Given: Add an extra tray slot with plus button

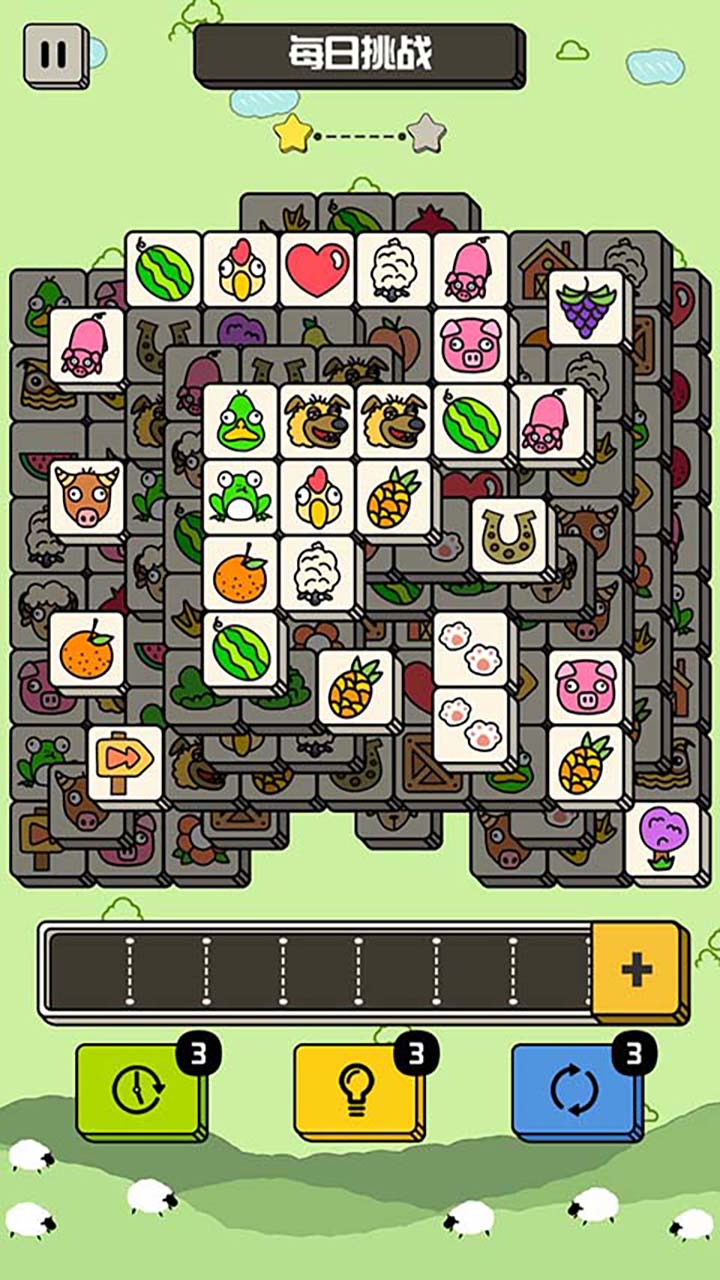Looking at the screenshot, I should click(637, 969).
